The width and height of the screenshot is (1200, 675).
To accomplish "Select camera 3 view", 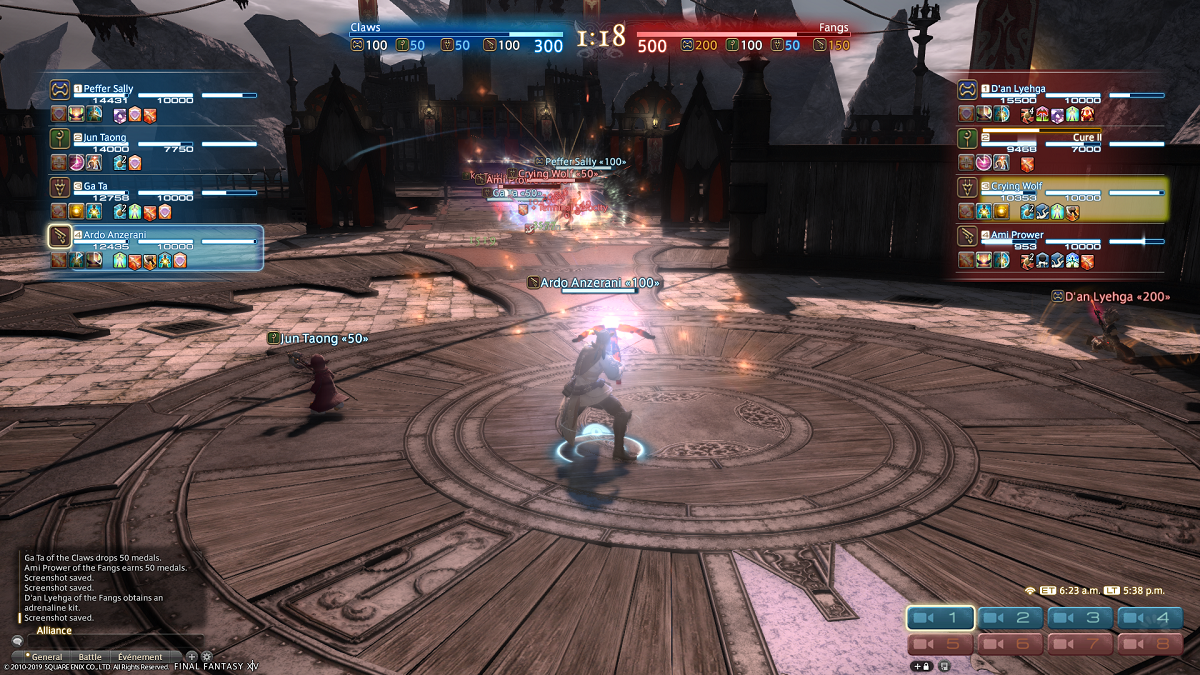I will (x=1081, y=619).
